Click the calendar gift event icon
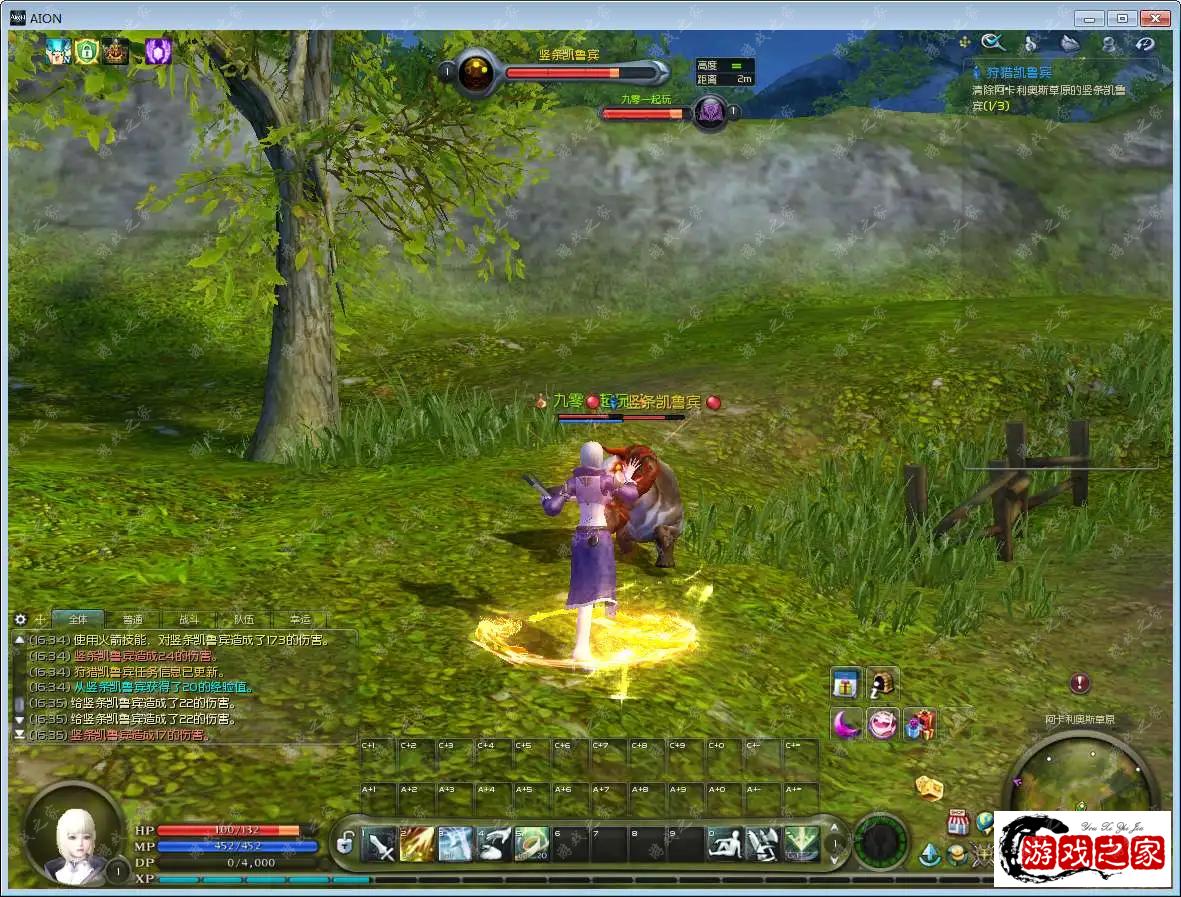The height and width of the screenshot is (897, 1181). [847, 684]
